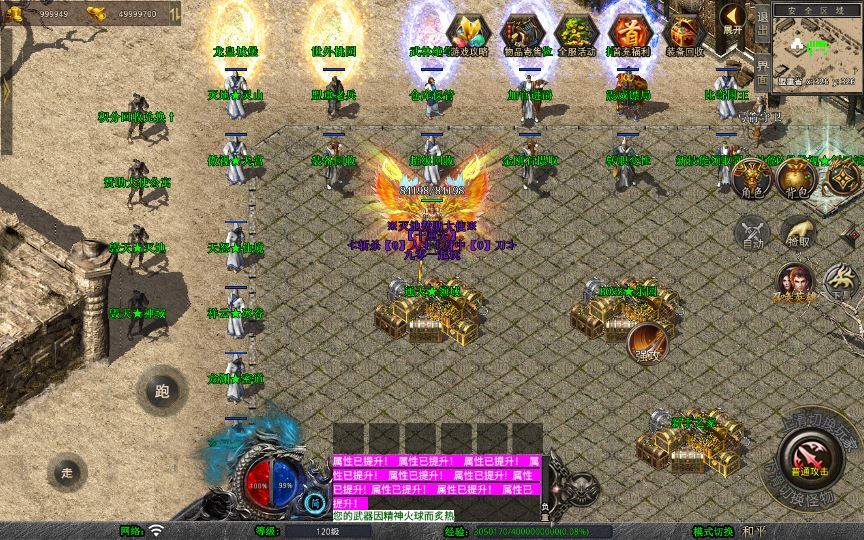This screenshot has height=540, width=864.
Task: Click the 退出 exit tab
Action: [762, 25]
